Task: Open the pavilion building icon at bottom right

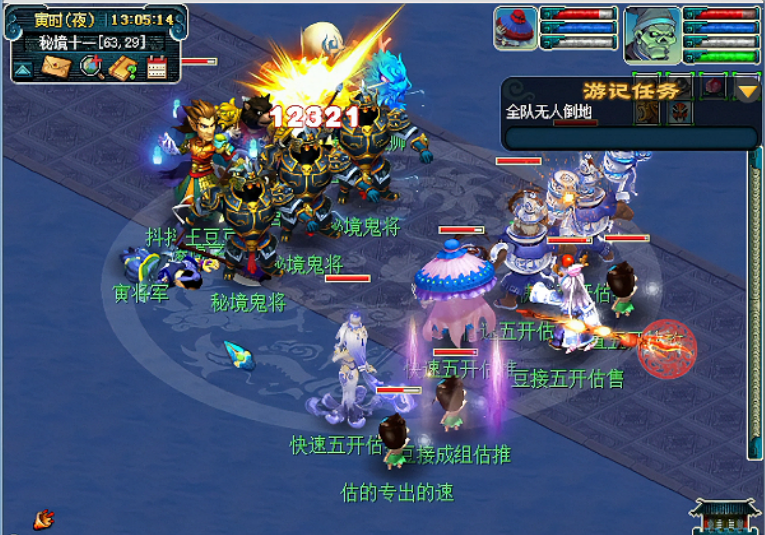Action: (x=724, y=515)
